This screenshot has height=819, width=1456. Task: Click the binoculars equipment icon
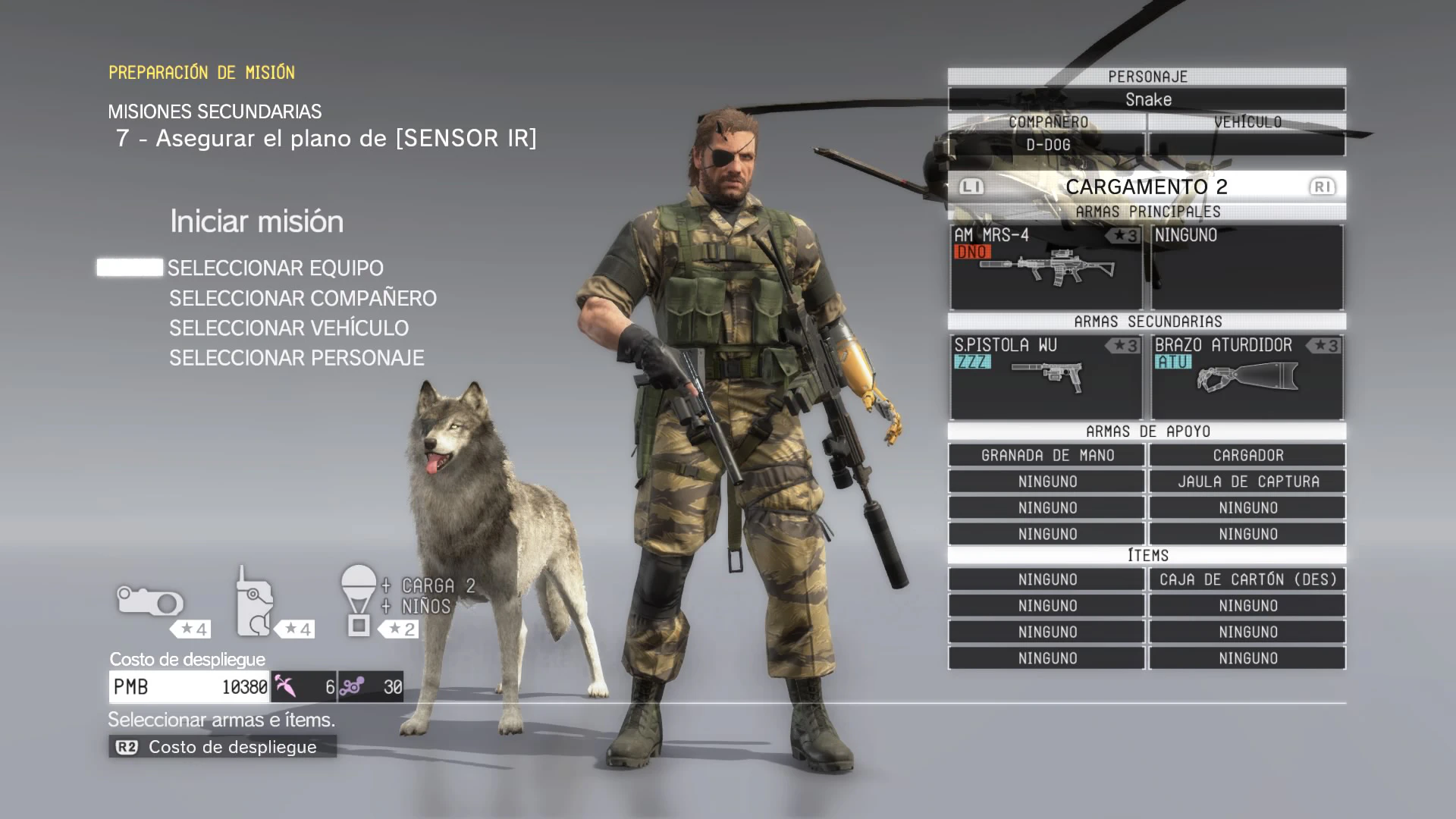150,603
